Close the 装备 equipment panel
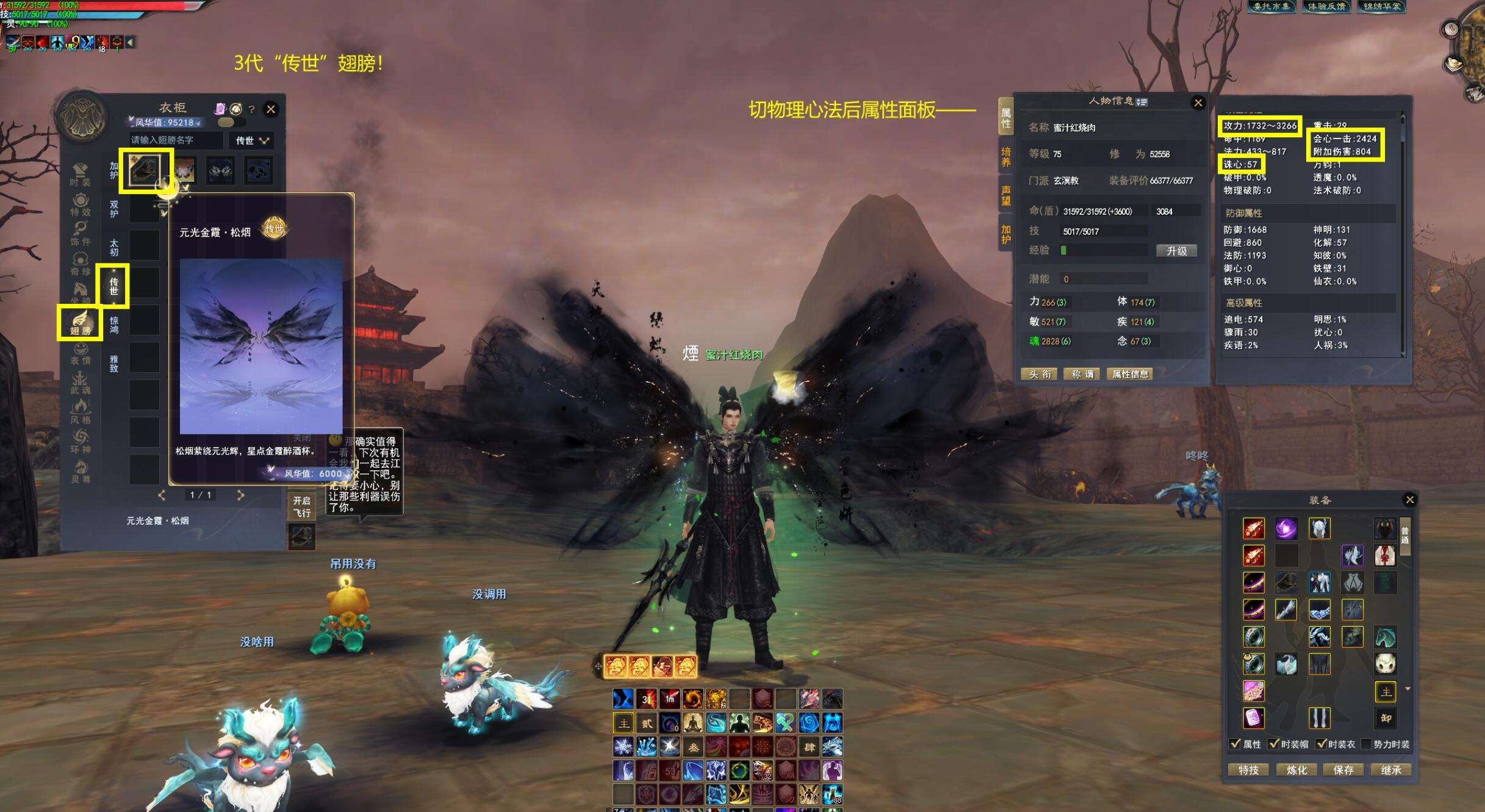 tap(1409, 500)
